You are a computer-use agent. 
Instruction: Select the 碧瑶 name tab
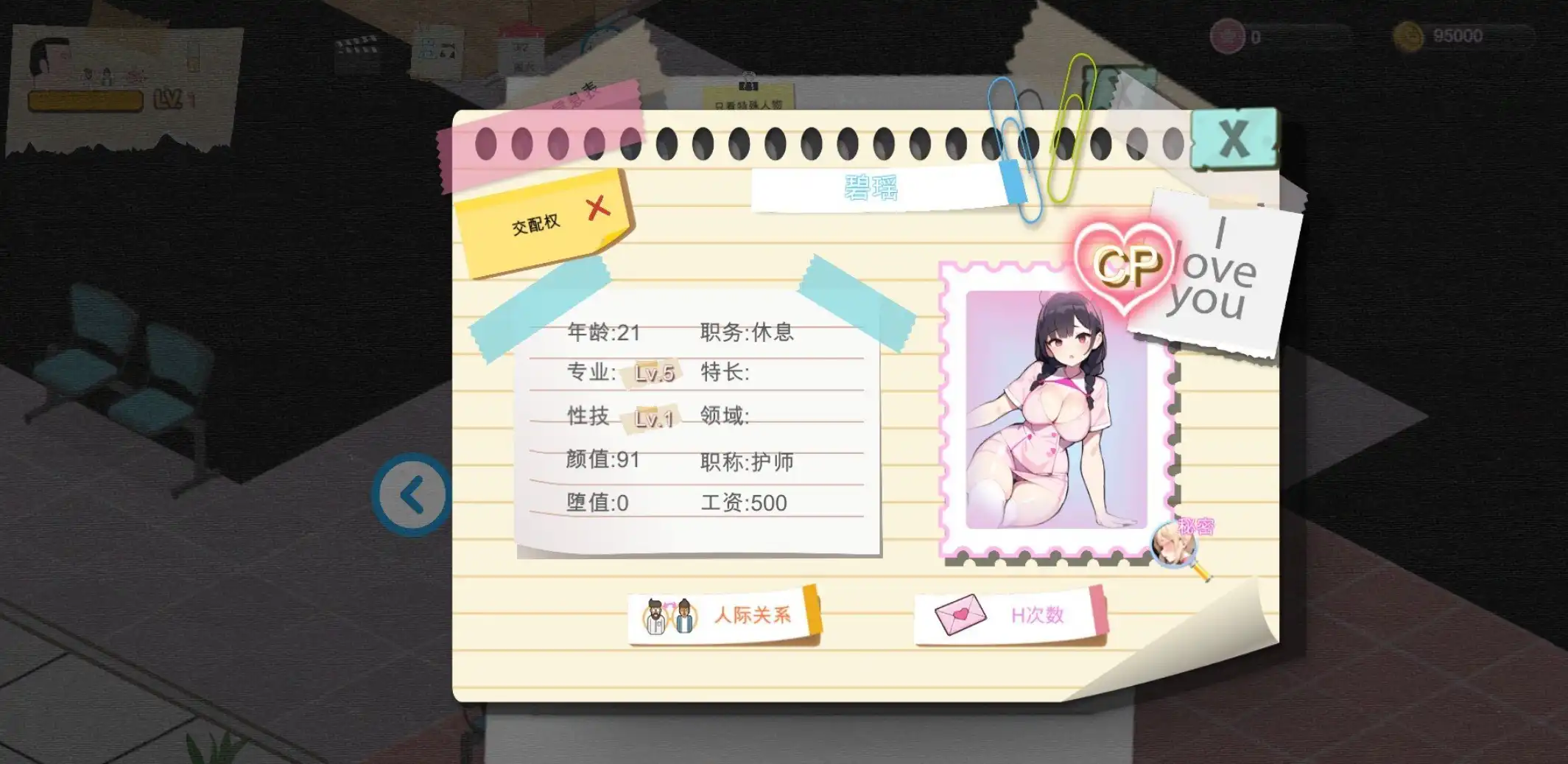coord(872,188)
